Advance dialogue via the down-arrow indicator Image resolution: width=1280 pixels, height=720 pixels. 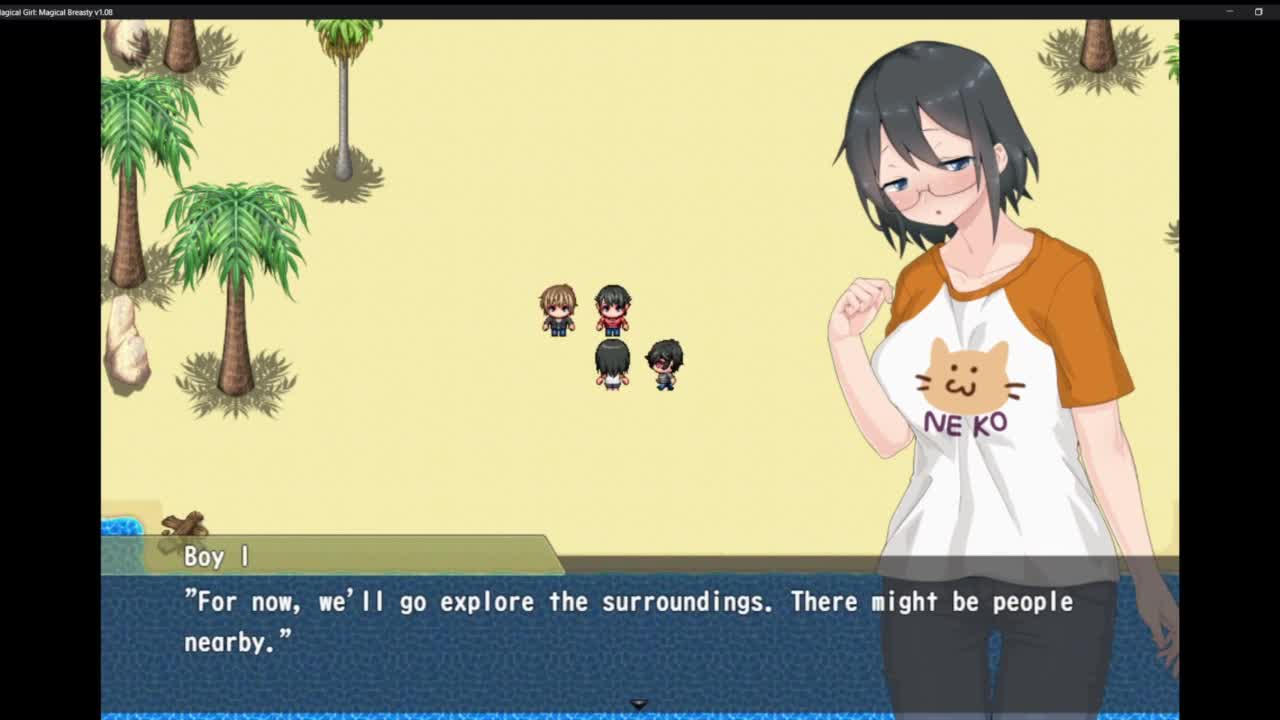pyautogui.click(x=639, y=704)
